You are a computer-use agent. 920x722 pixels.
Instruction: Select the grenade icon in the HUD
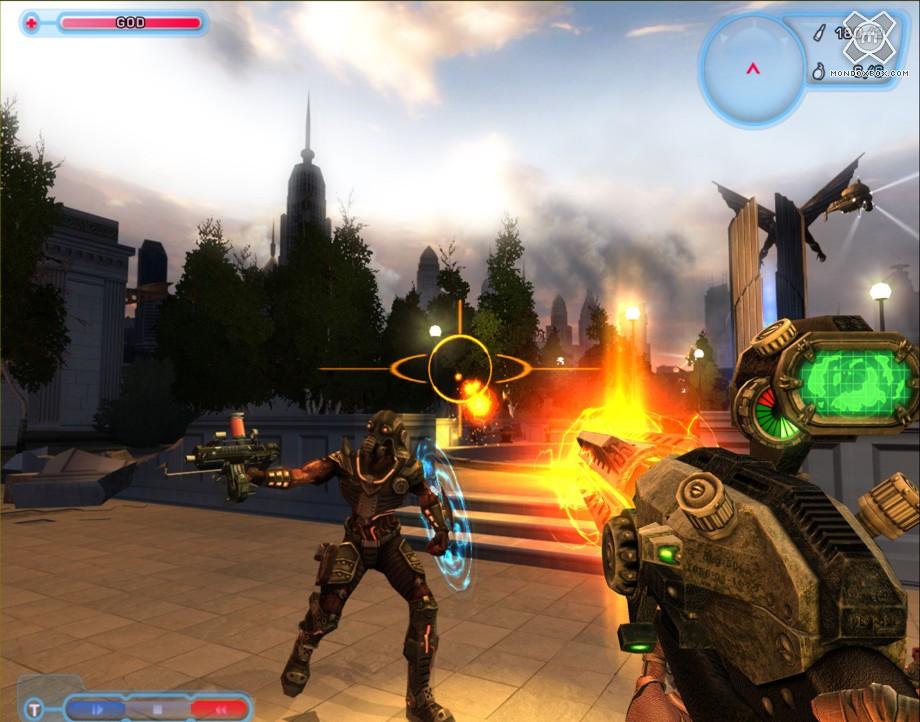pos(817,72)
